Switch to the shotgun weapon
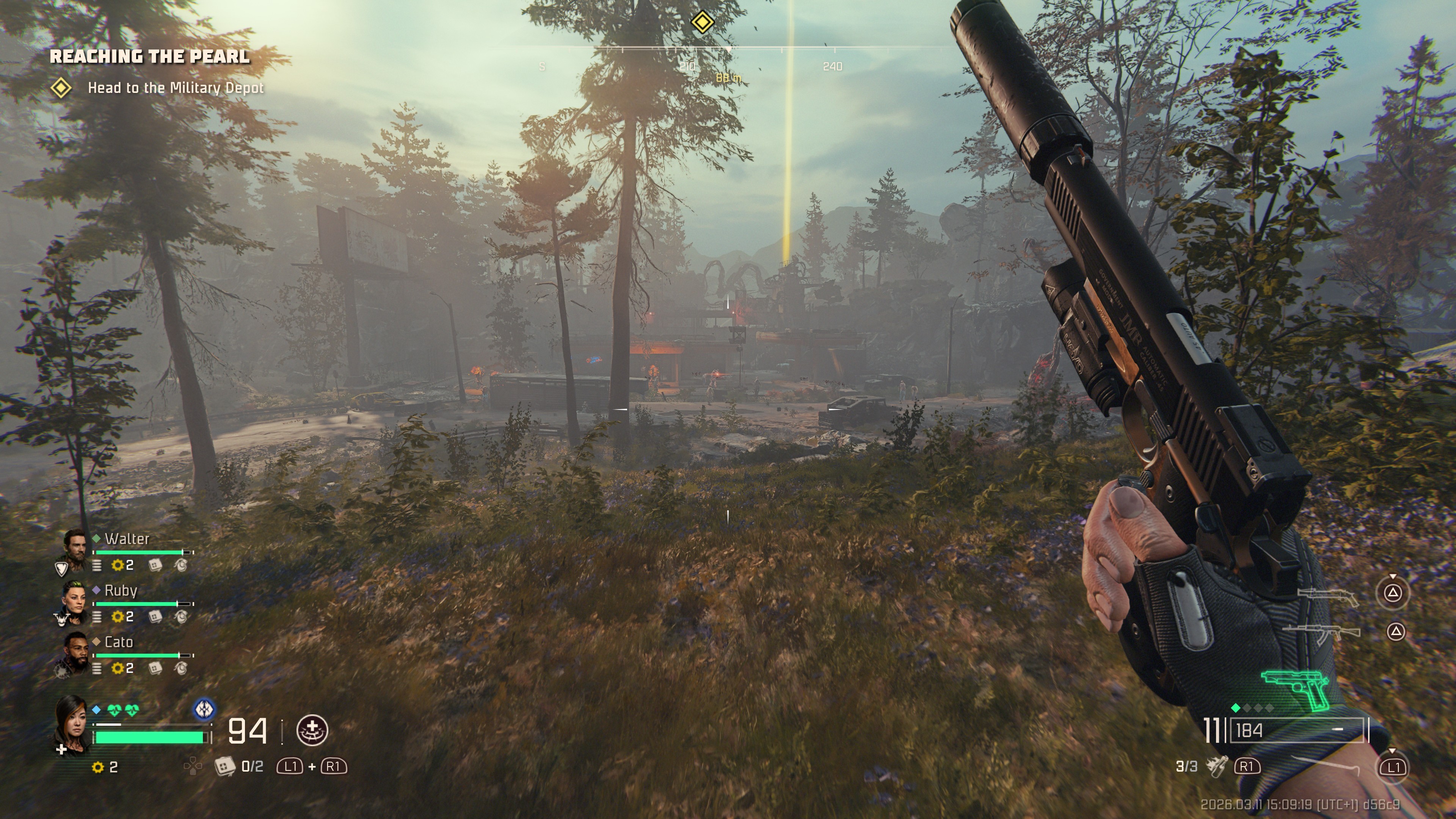 pos(1327,596)
